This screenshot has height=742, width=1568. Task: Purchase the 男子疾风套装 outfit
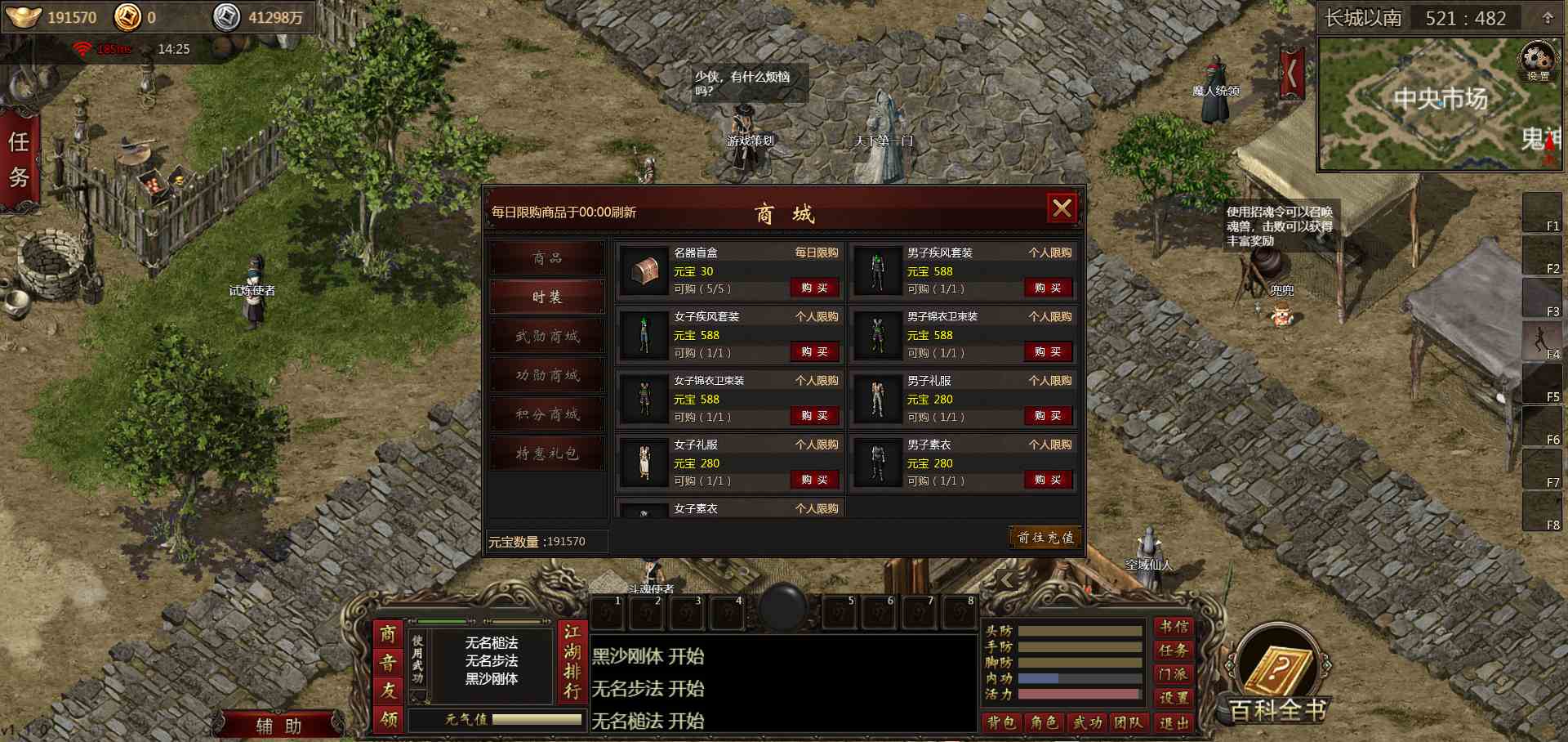[x=1048, y=288]
